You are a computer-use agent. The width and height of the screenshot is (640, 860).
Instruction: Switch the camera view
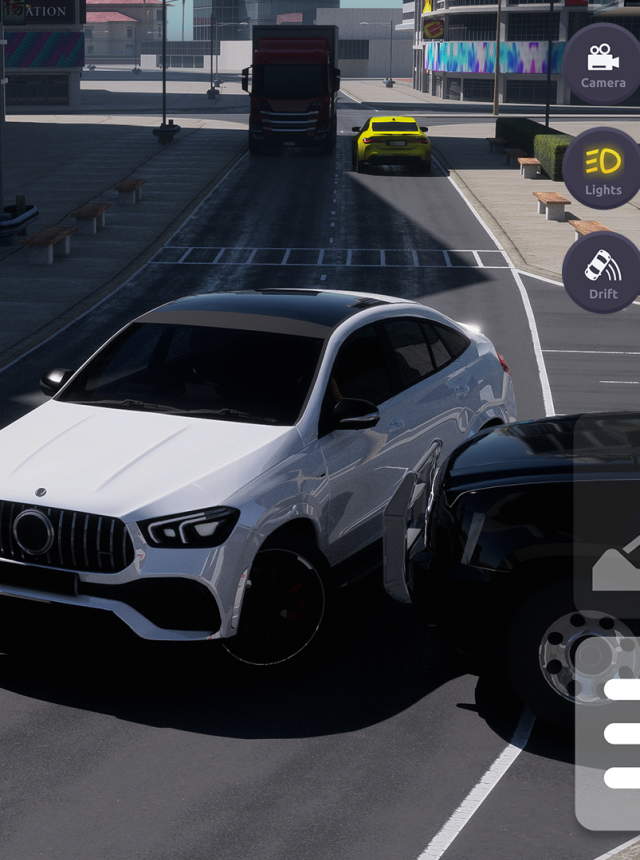coord(602,64)
